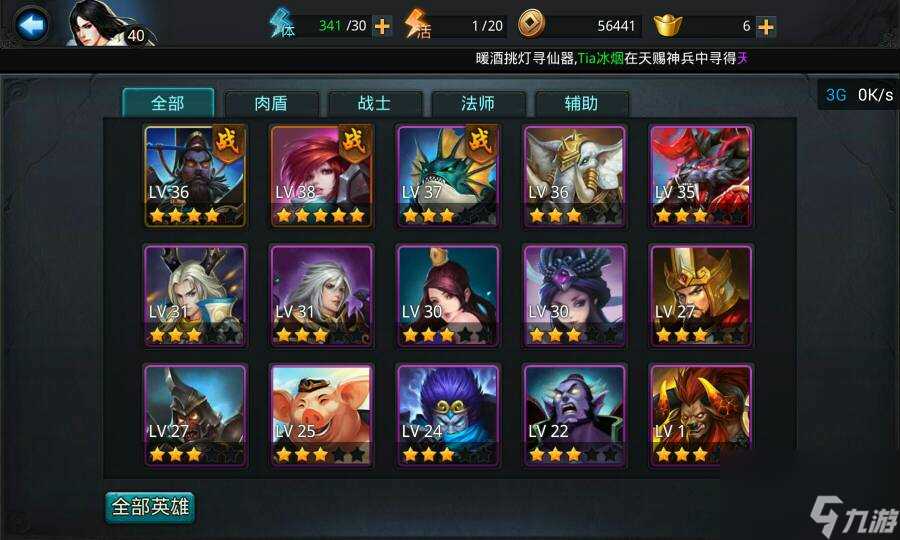Screen dimensions: 900x540
Task: Select the LV 37 sea dragon hero
Action: pos(448,175)
